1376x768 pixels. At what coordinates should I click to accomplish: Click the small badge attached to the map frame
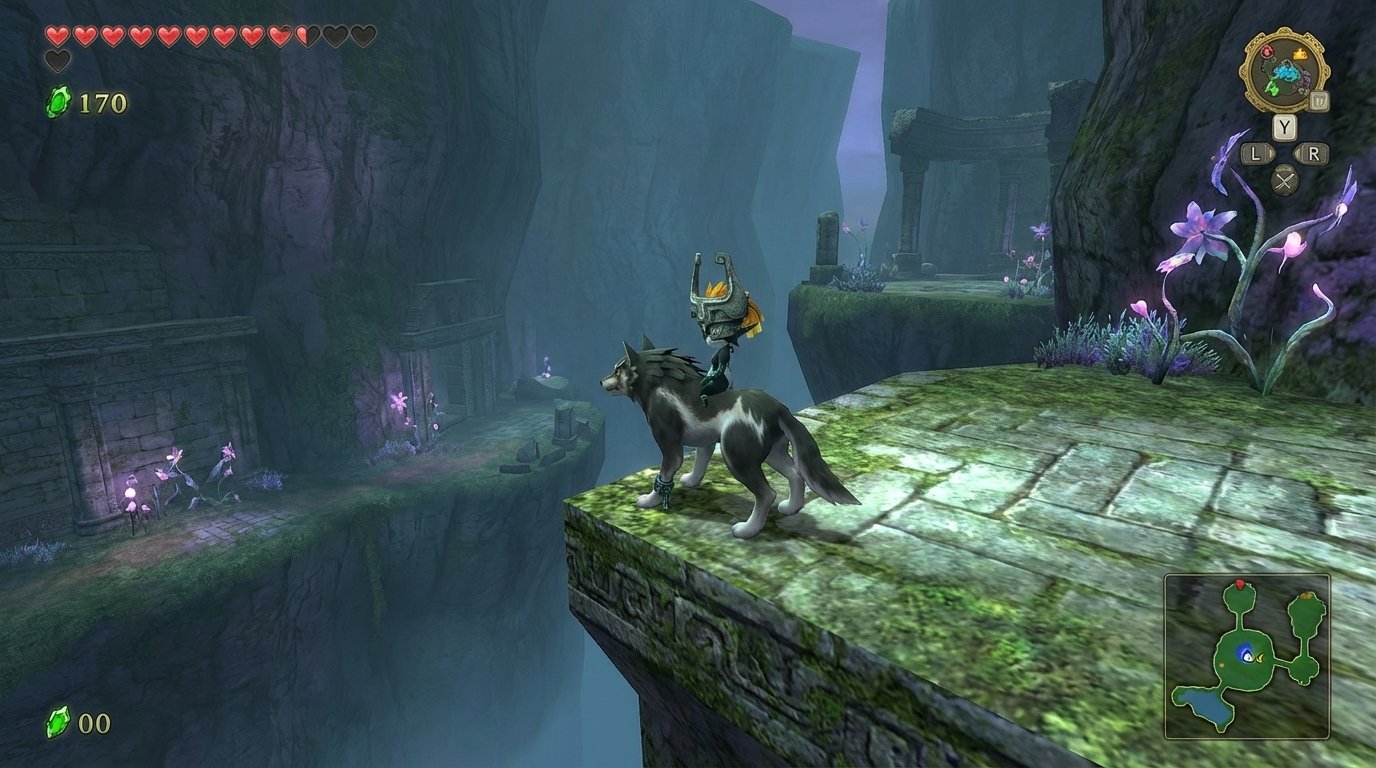tap(1319, 102)
